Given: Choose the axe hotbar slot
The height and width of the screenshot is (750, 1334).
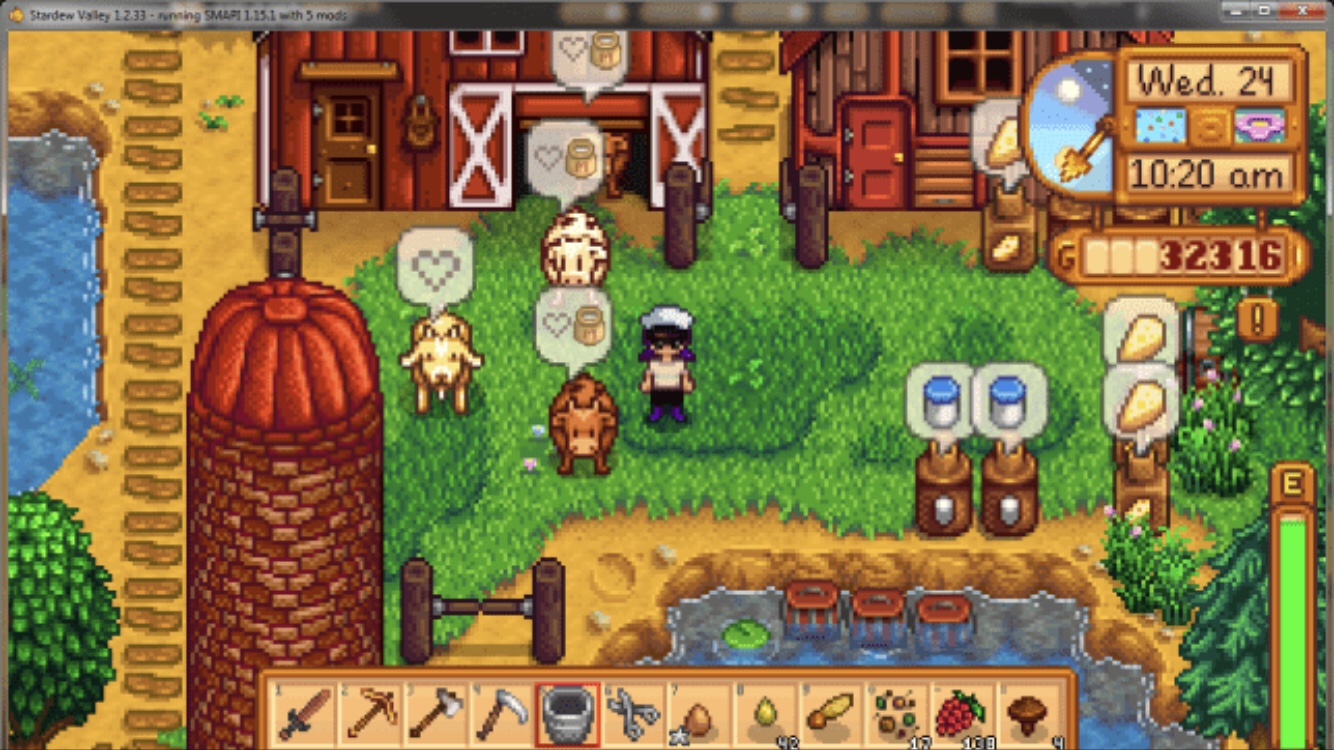Looking at the screenshot, I should click(436, 714).
